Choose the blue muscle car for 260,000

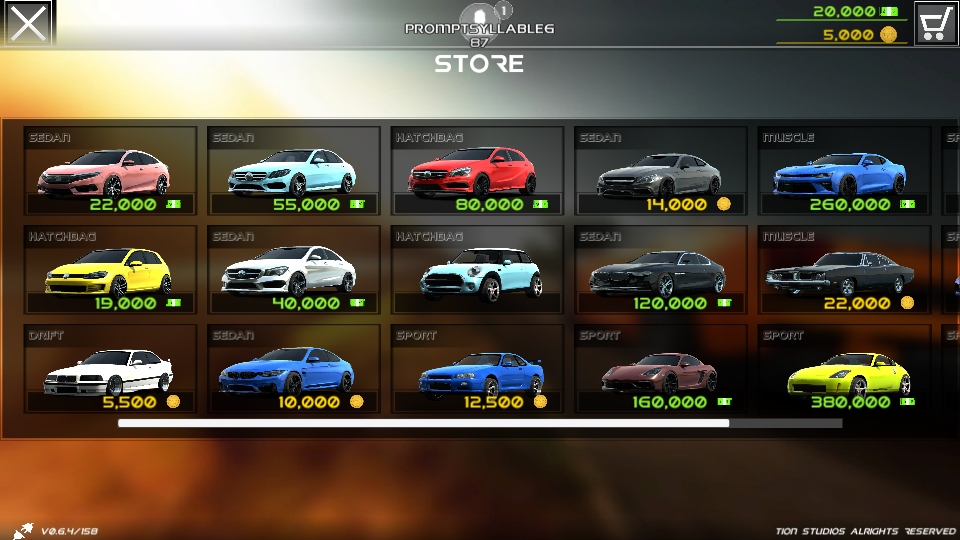pyautogui.click(x=845, y=171)
